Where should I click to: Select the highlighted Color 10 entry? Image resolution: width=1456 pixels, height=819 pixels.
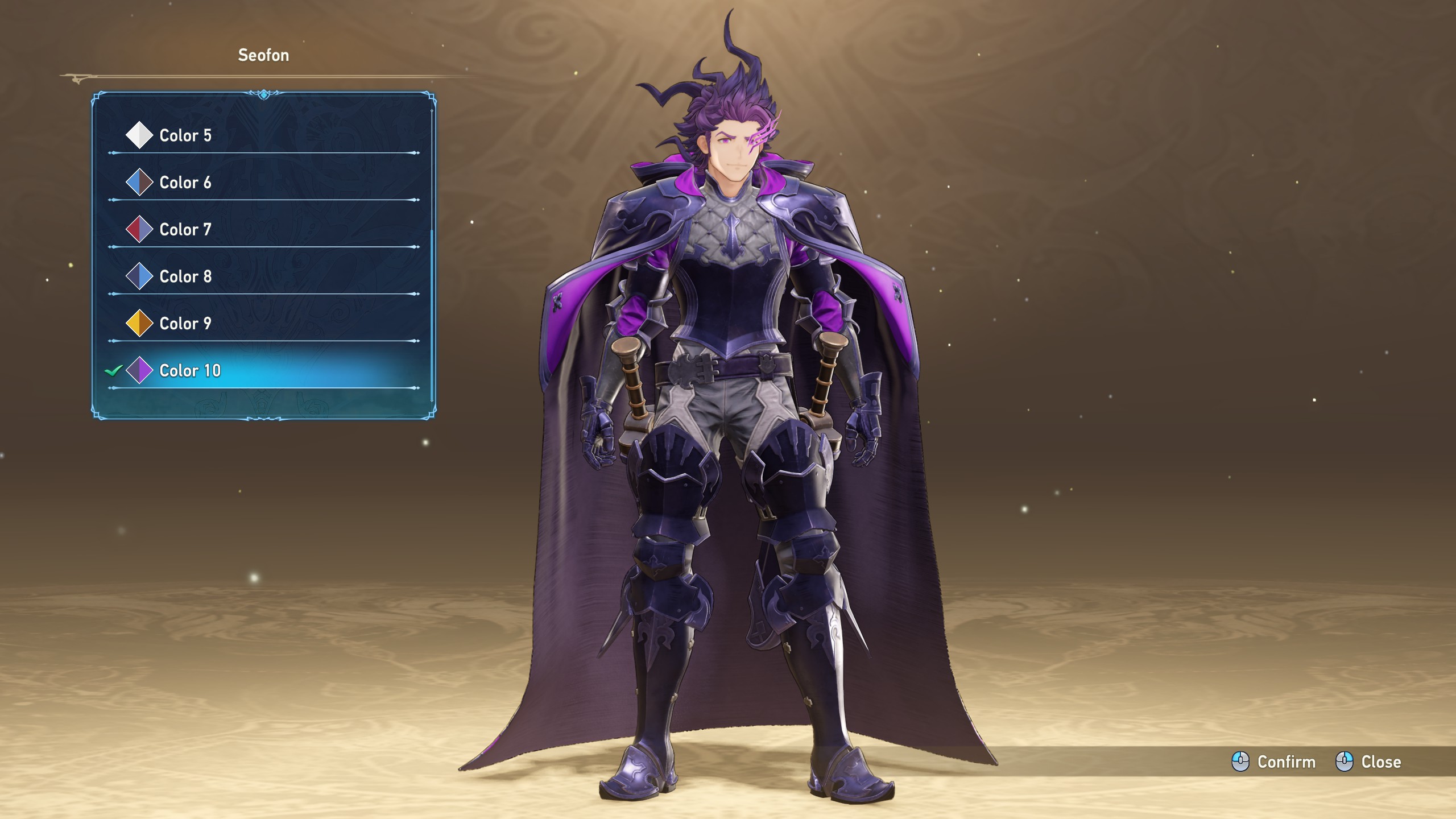(190, 371)
